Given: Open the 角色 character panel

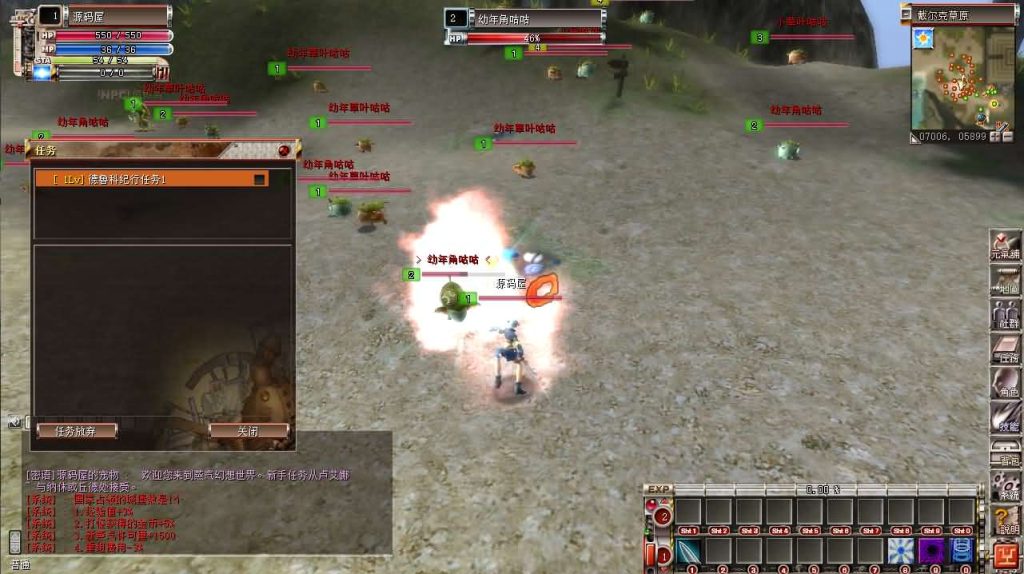Looking at the screenshot, I should (x=1006, y=383).
